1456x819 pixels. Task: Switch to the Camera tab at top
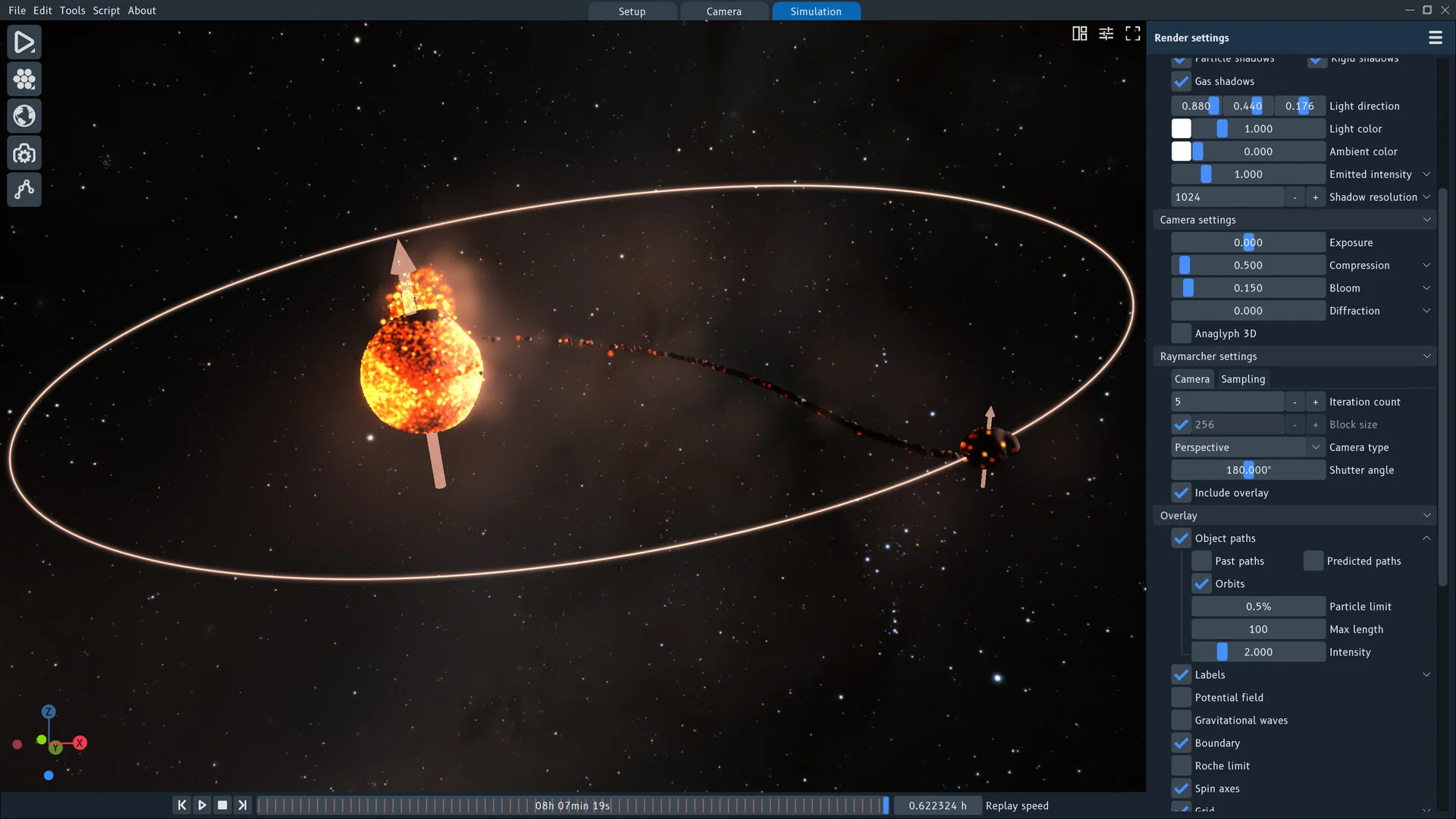tap(723, 11)
